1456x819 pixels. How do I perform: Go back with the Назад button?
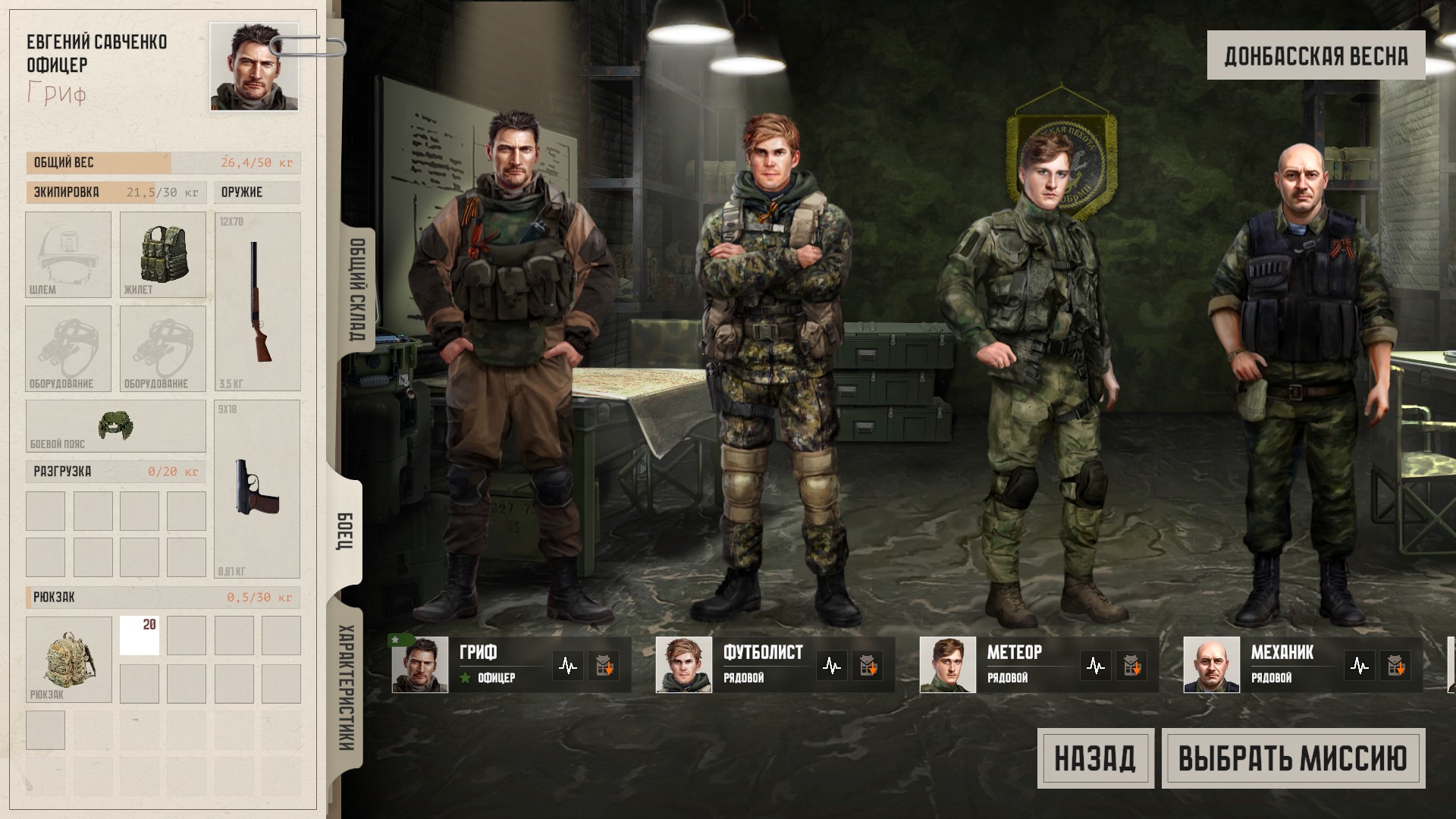[1095, 758]
